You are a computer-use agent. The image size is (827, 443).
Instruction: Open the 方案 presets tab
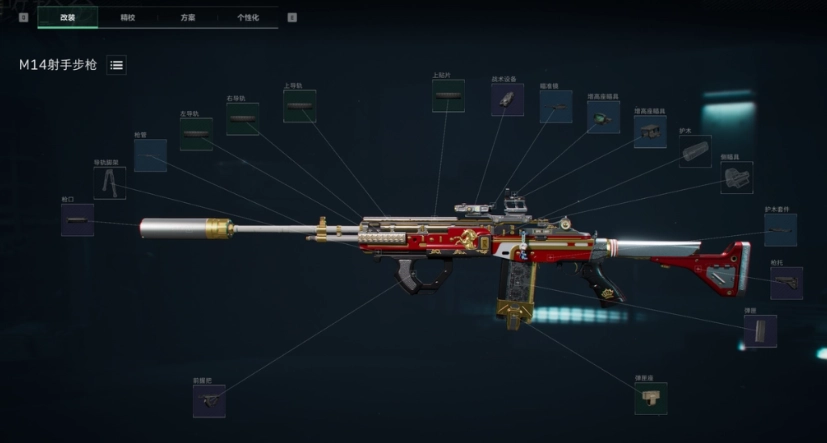(188, 17)
